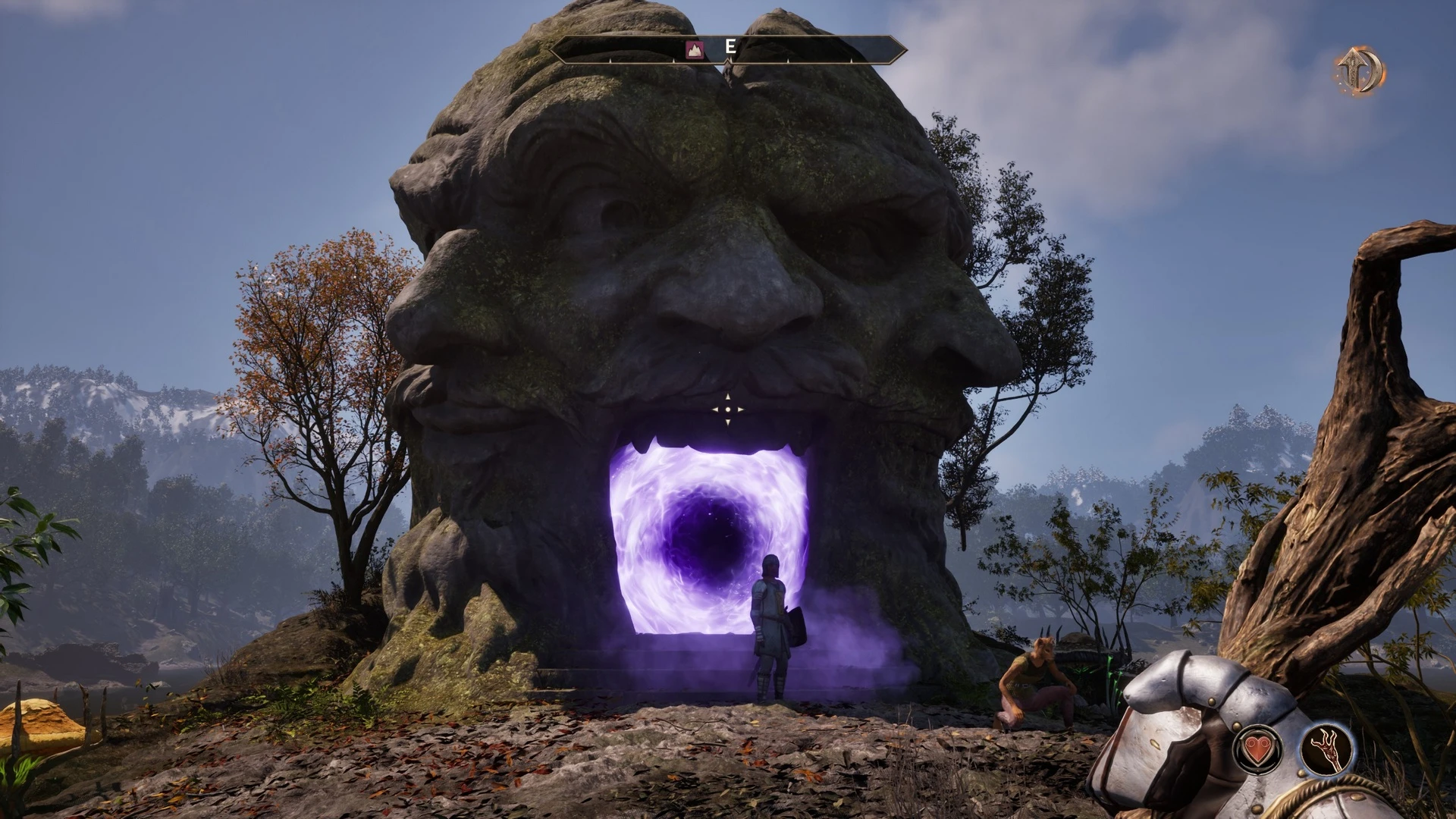Click the notch below the E prompt

[x=726, y=63]
